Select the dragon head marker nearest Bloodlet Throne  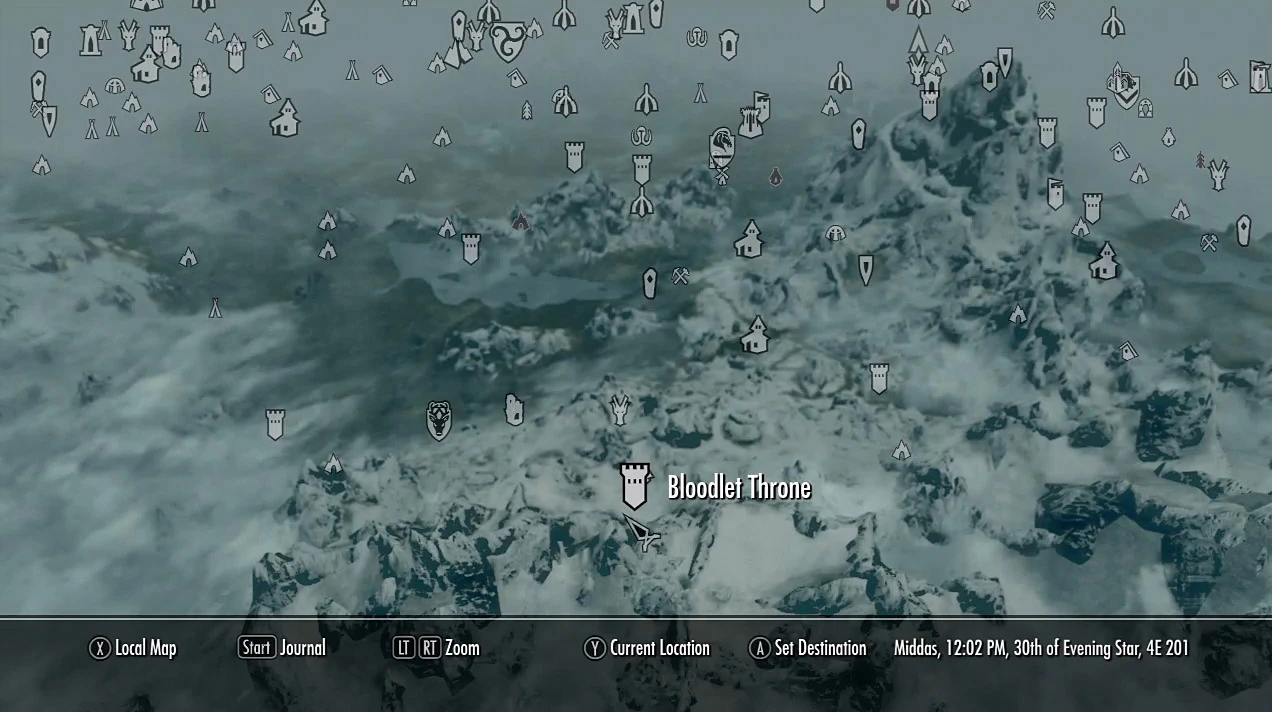coord(620,408)
